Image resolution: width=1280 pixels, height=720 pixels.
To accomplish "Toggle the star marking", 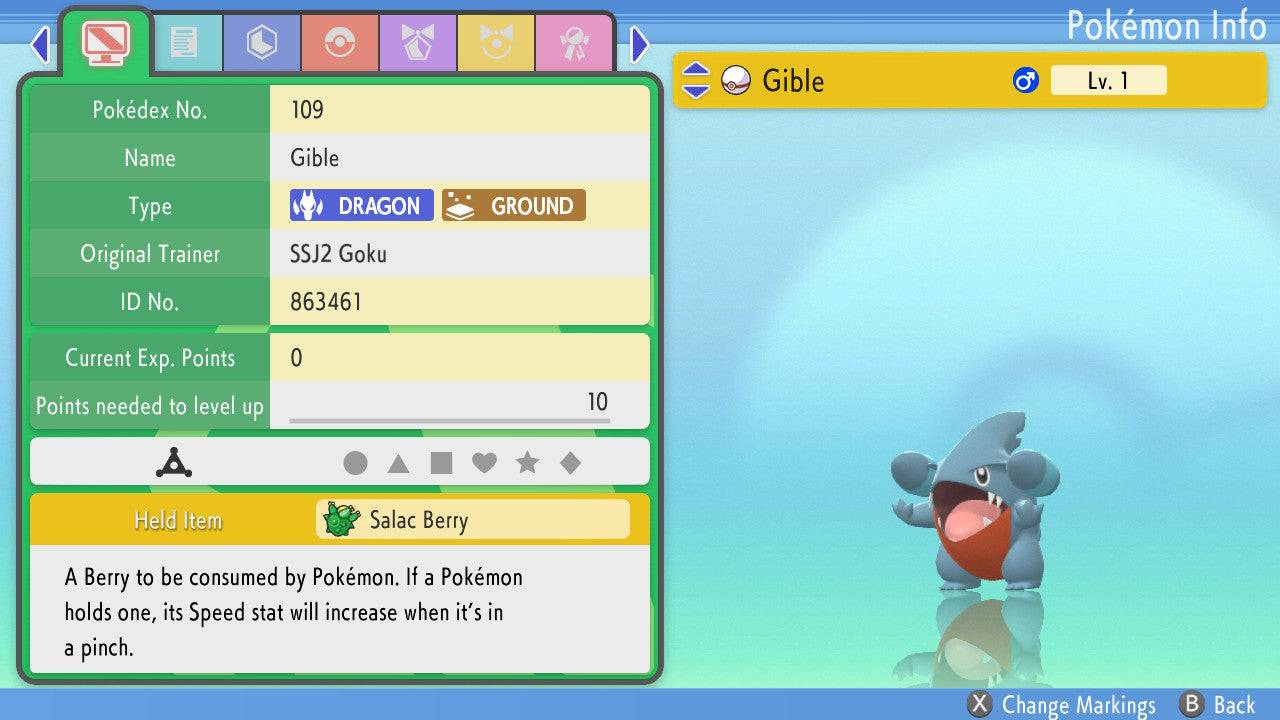I will coord(527,463).
